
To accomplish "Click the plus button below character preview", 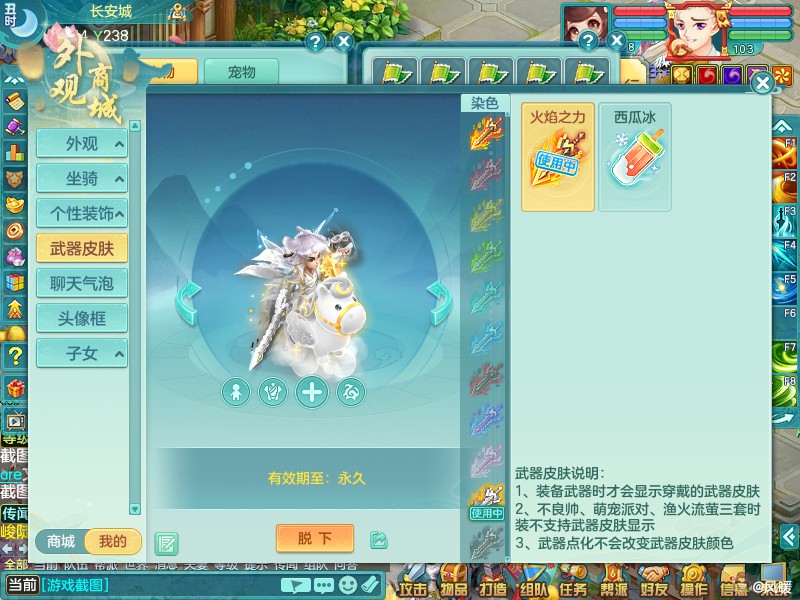I will point(313,391).
